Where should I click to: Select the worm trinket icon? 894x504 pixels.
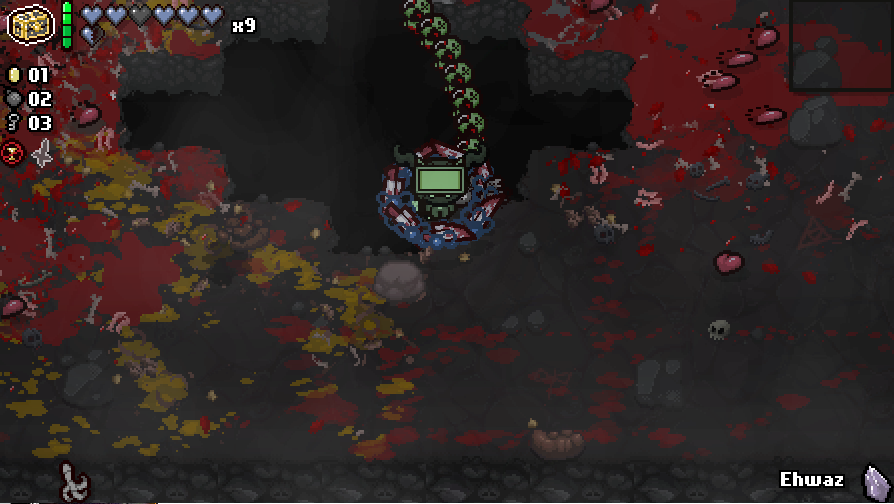point(72,480)
